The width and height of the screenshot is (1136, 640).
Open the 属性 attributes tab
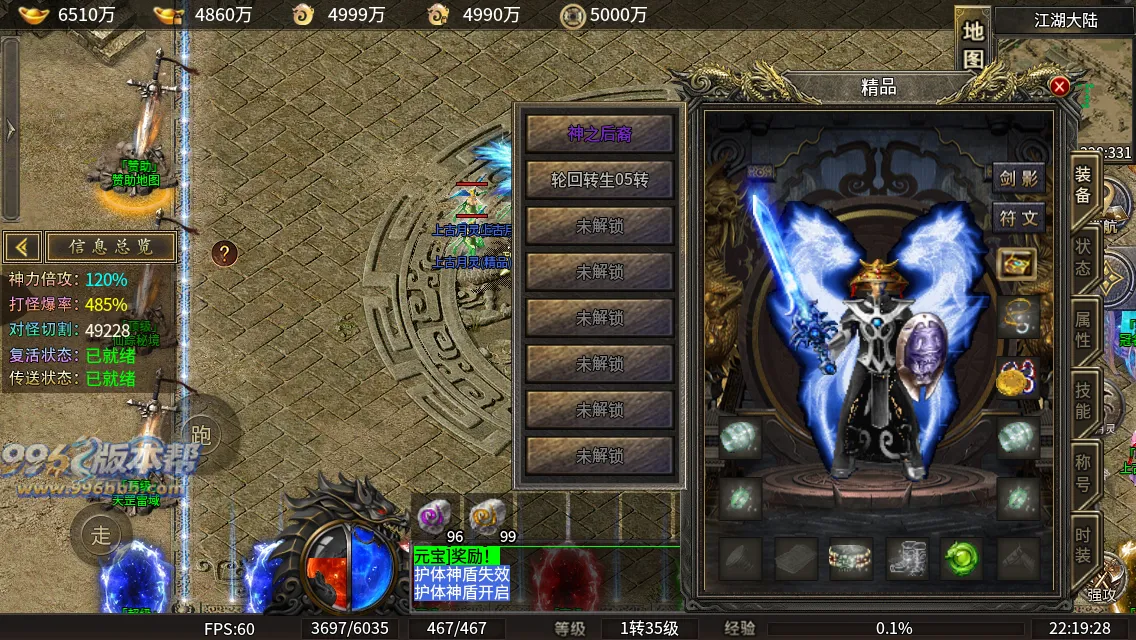pos(1083,329)
